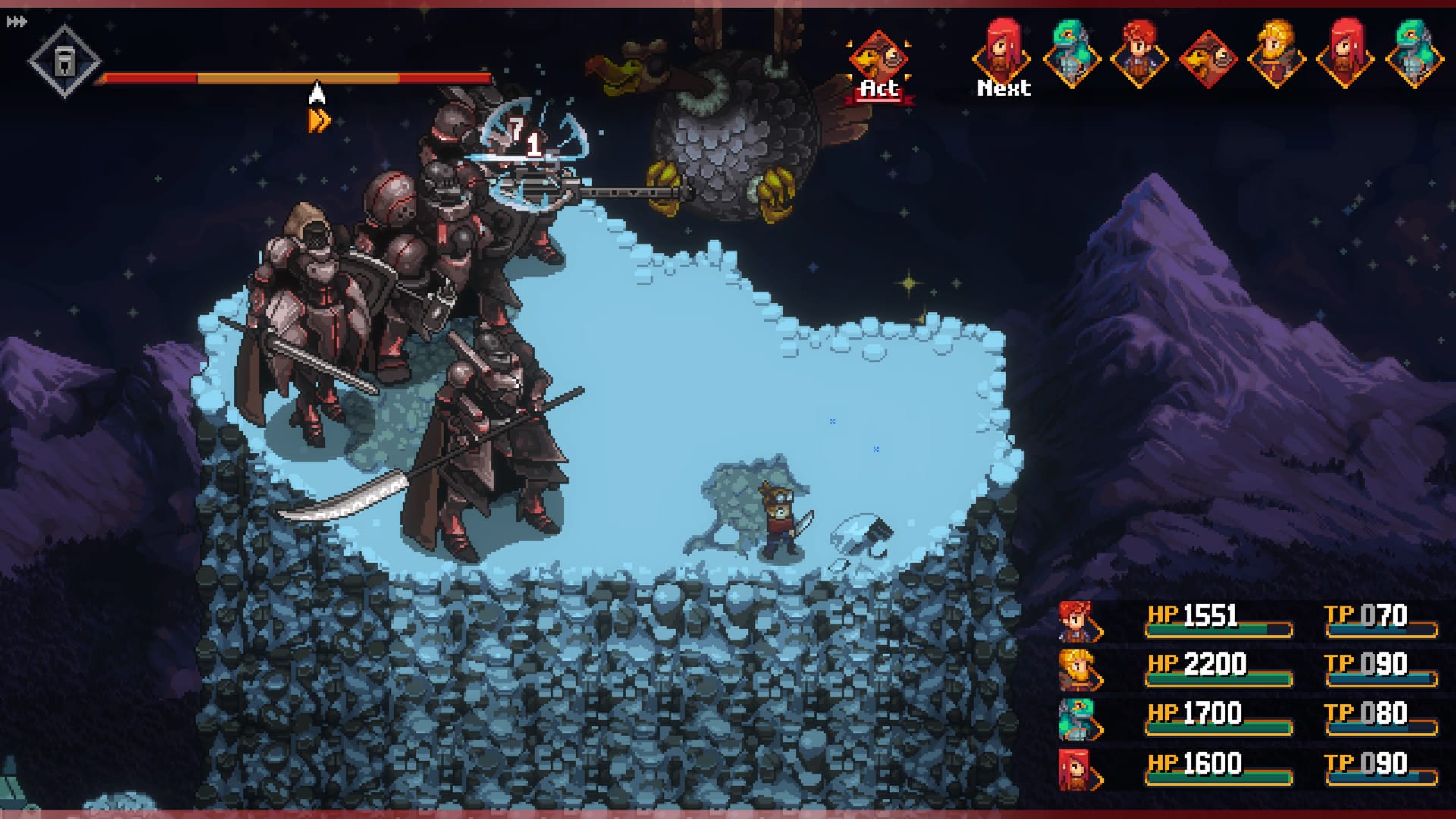Click the red-haired woman portrait marked Next

[x=1003, y=53]
